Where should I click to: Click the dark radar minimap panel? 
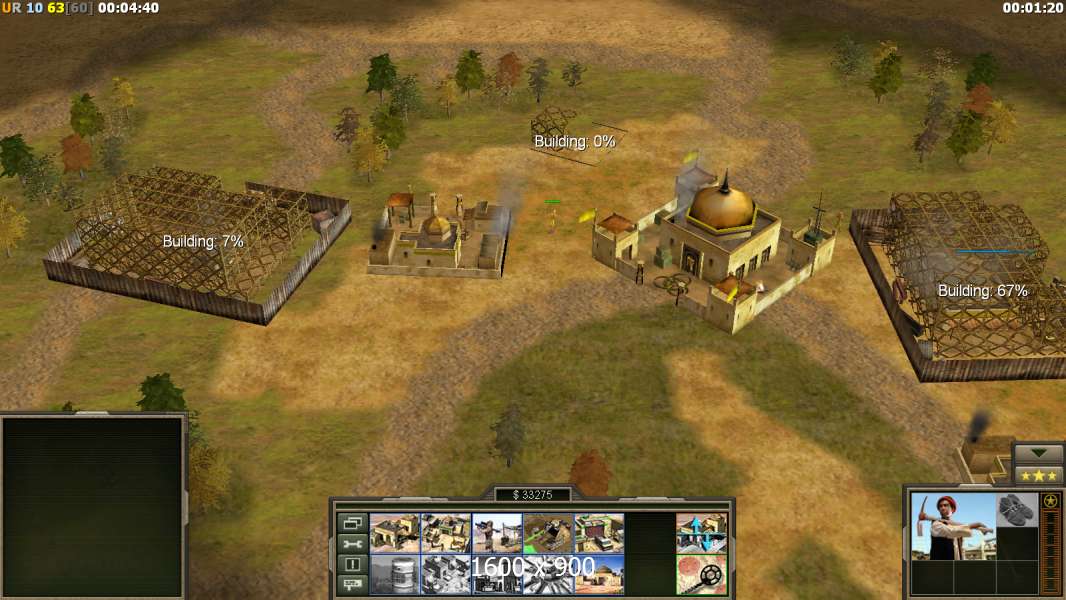[x=93, y=506]
